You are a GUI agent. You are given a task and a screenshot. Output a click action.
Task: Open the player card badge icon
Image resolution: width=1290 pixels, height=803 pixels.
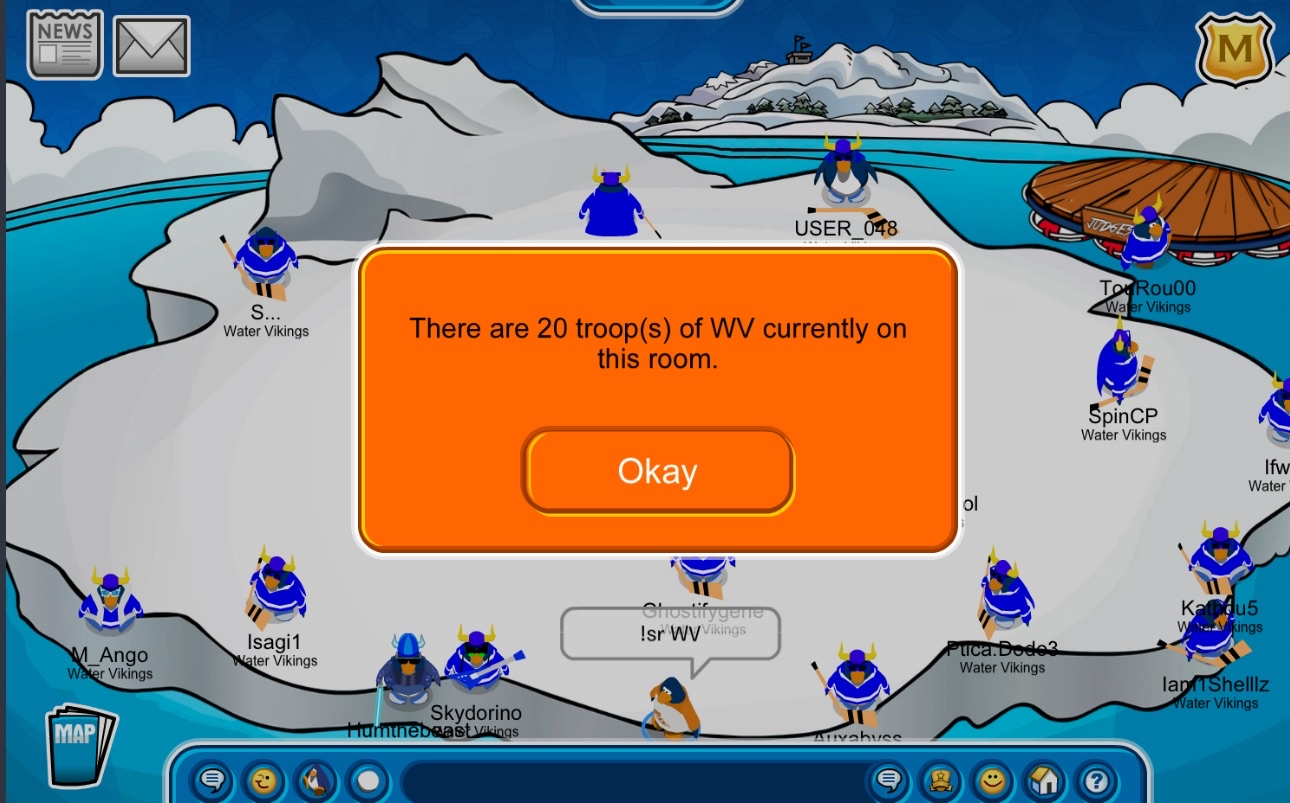click(x=939, y=780)
